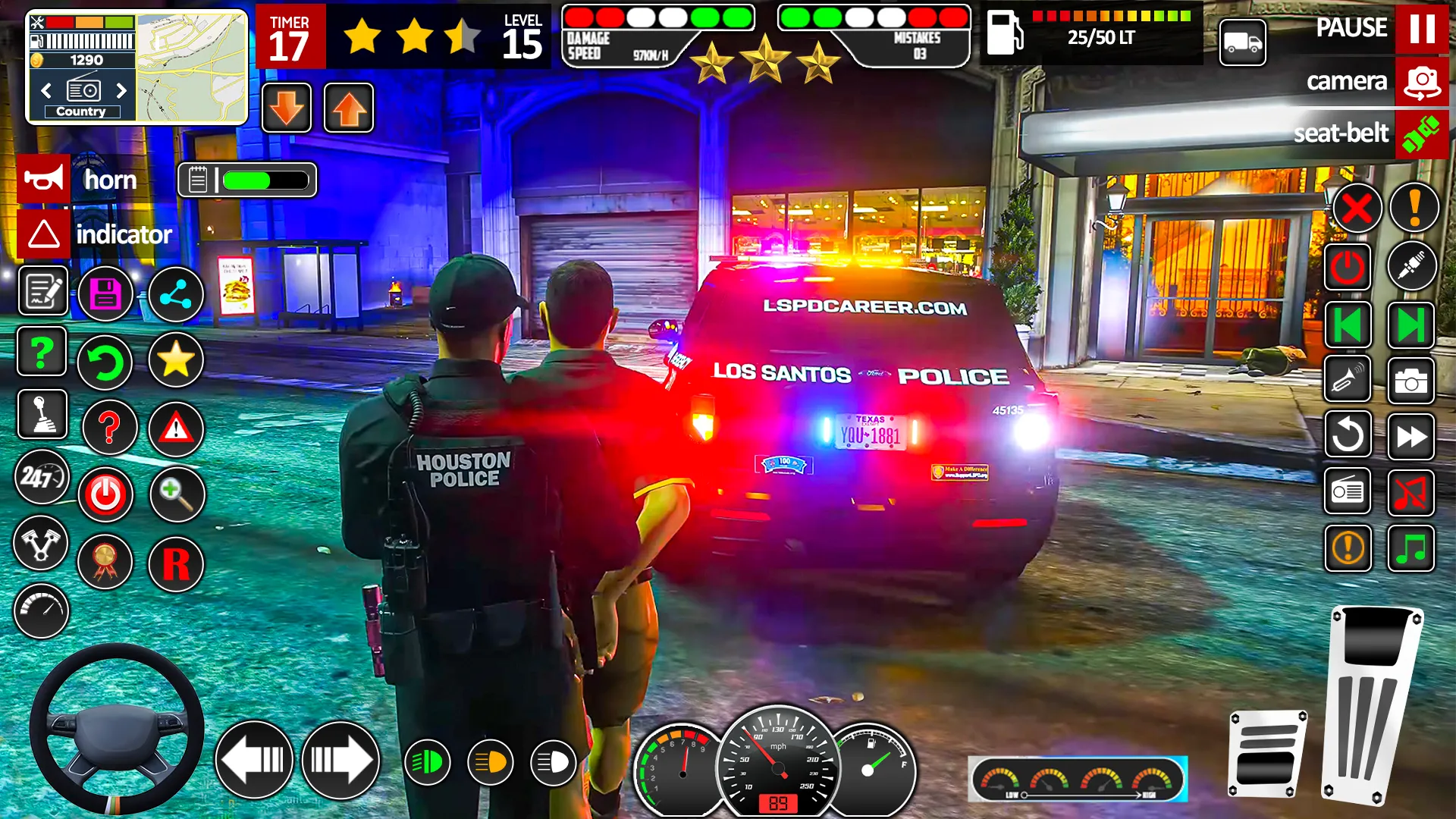Viewport: 1456px width, 819px height.
Task: Fasten the seat-belt button
Action: coord(1421,134)
